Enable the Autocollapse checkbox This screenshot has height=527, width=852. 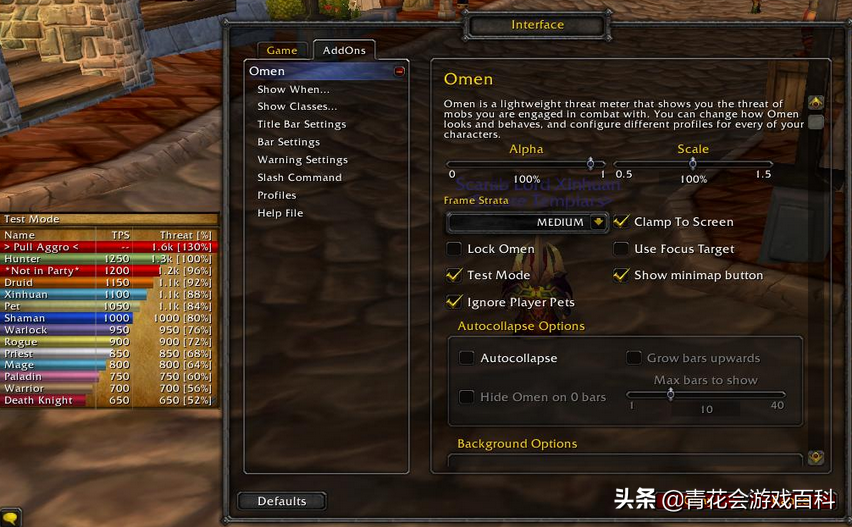pos(467,358)
